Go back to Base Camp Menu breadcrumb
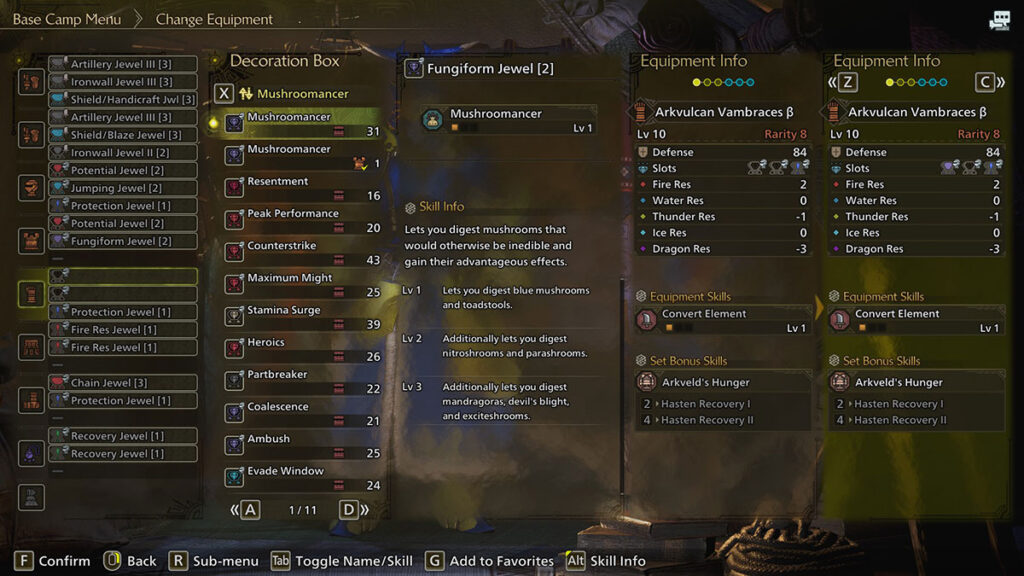This screenshot has height=576, width=1024. tap(67, 19)
